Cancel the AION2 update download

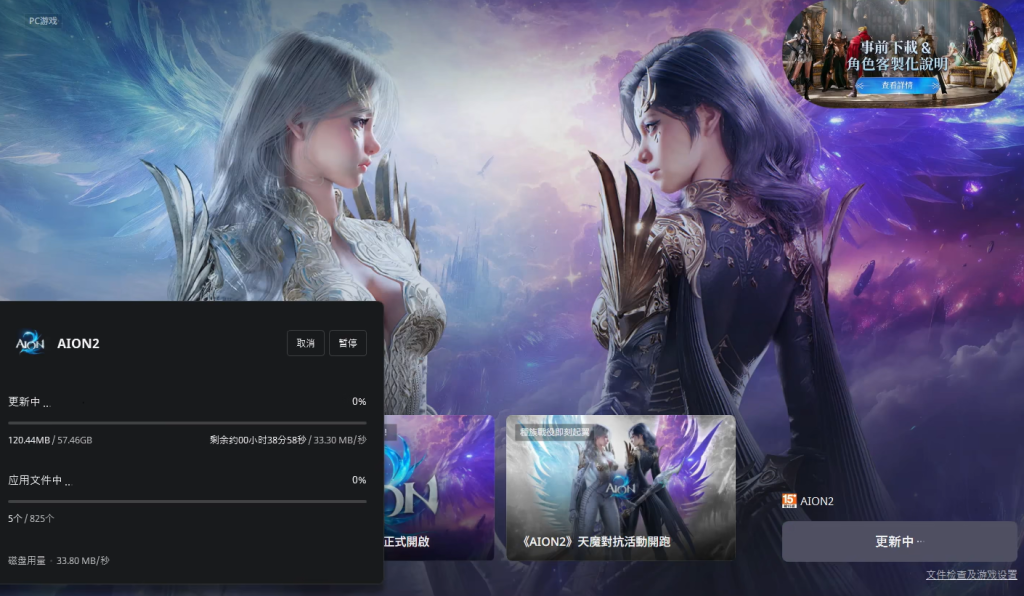click(x=305, y=343)
